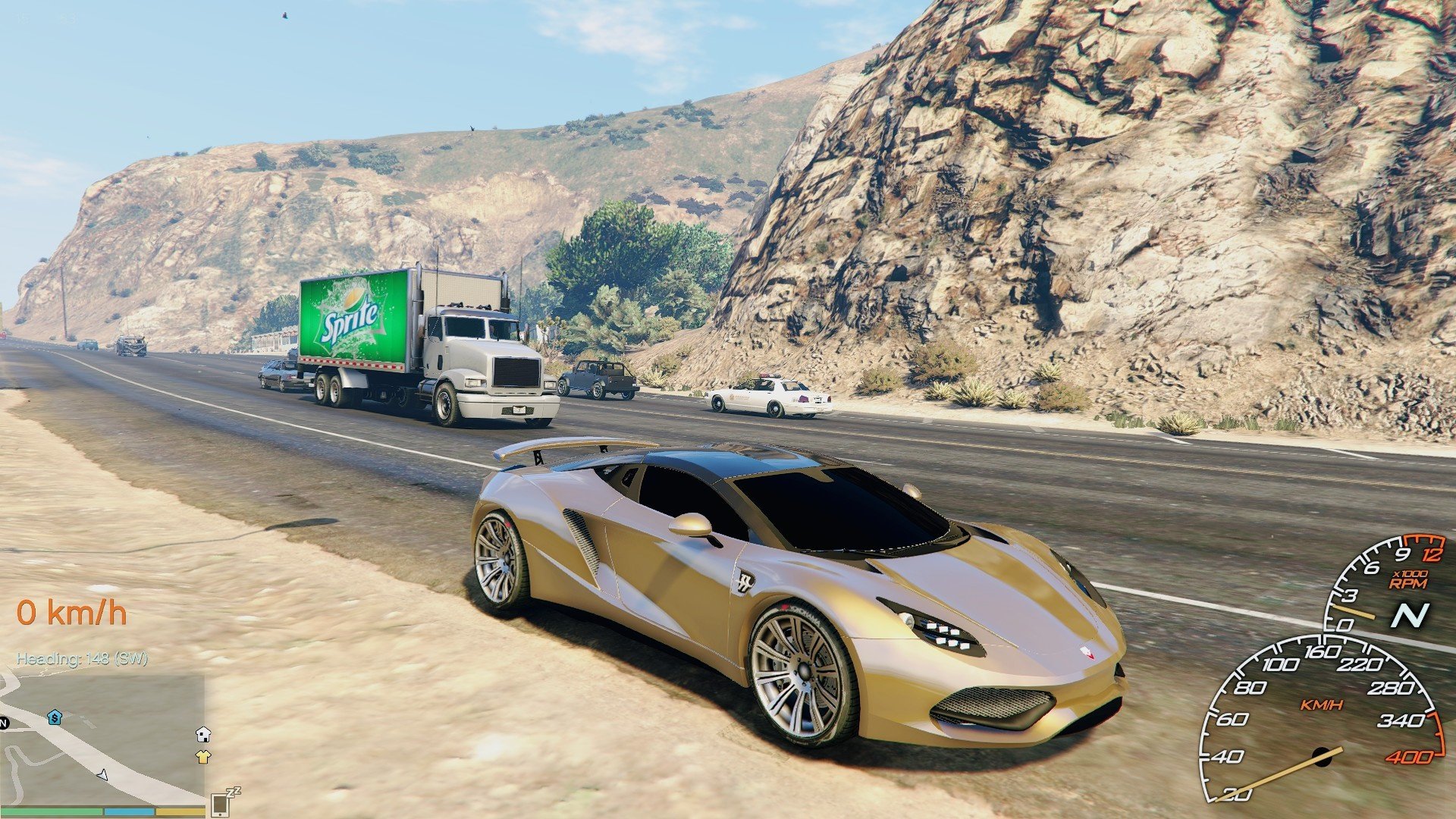Click the orange KM/H label inside speedometer
This screenshot has height=819, width=1456.
click(1321, 704)
